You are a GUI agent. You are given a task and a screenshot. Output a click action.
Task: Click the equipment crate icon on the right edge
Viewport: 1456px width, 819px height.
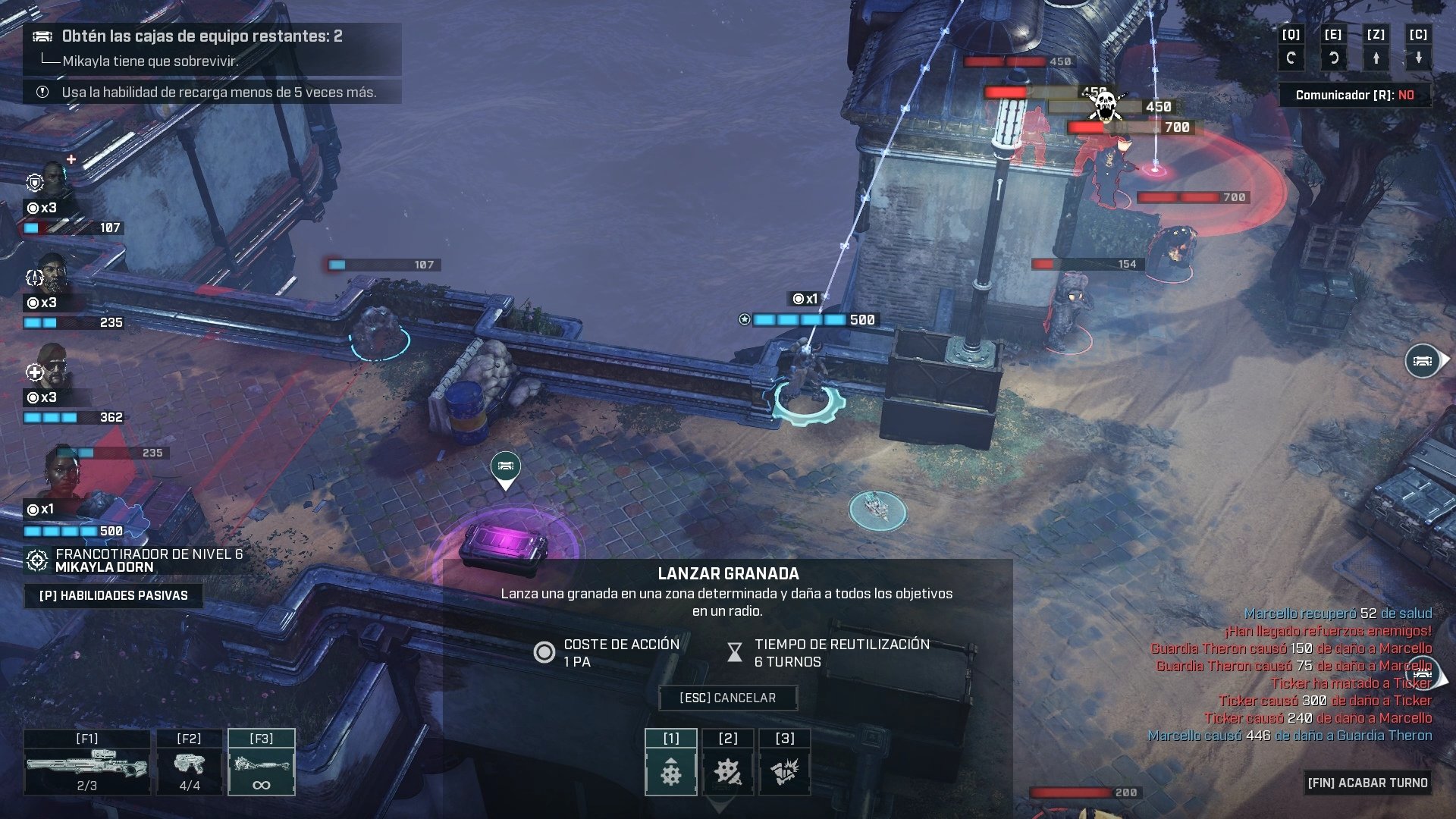(1422, 362)
